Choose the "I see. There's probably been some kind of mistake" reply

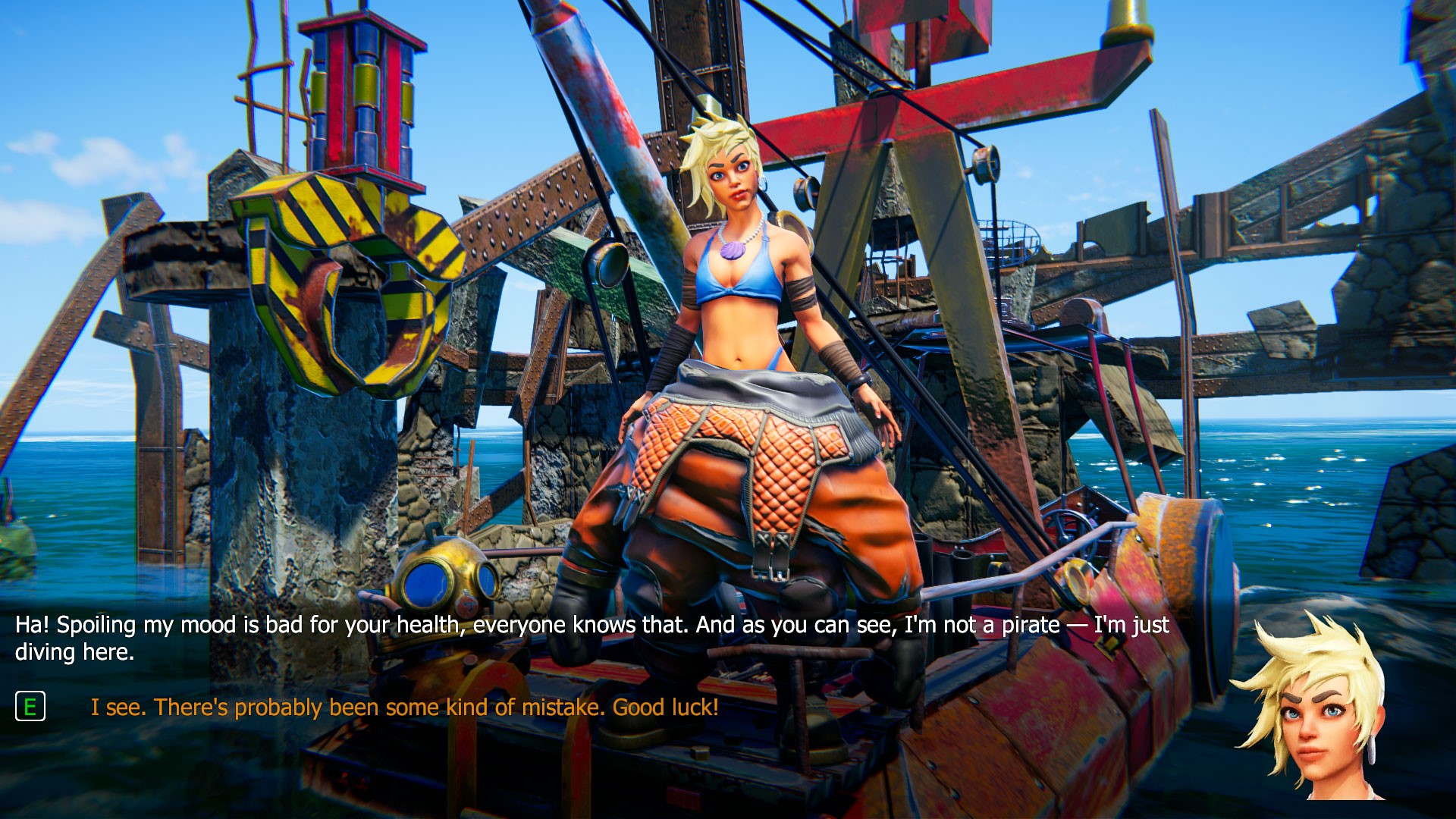pyautogui.click(x=404, y=708)
